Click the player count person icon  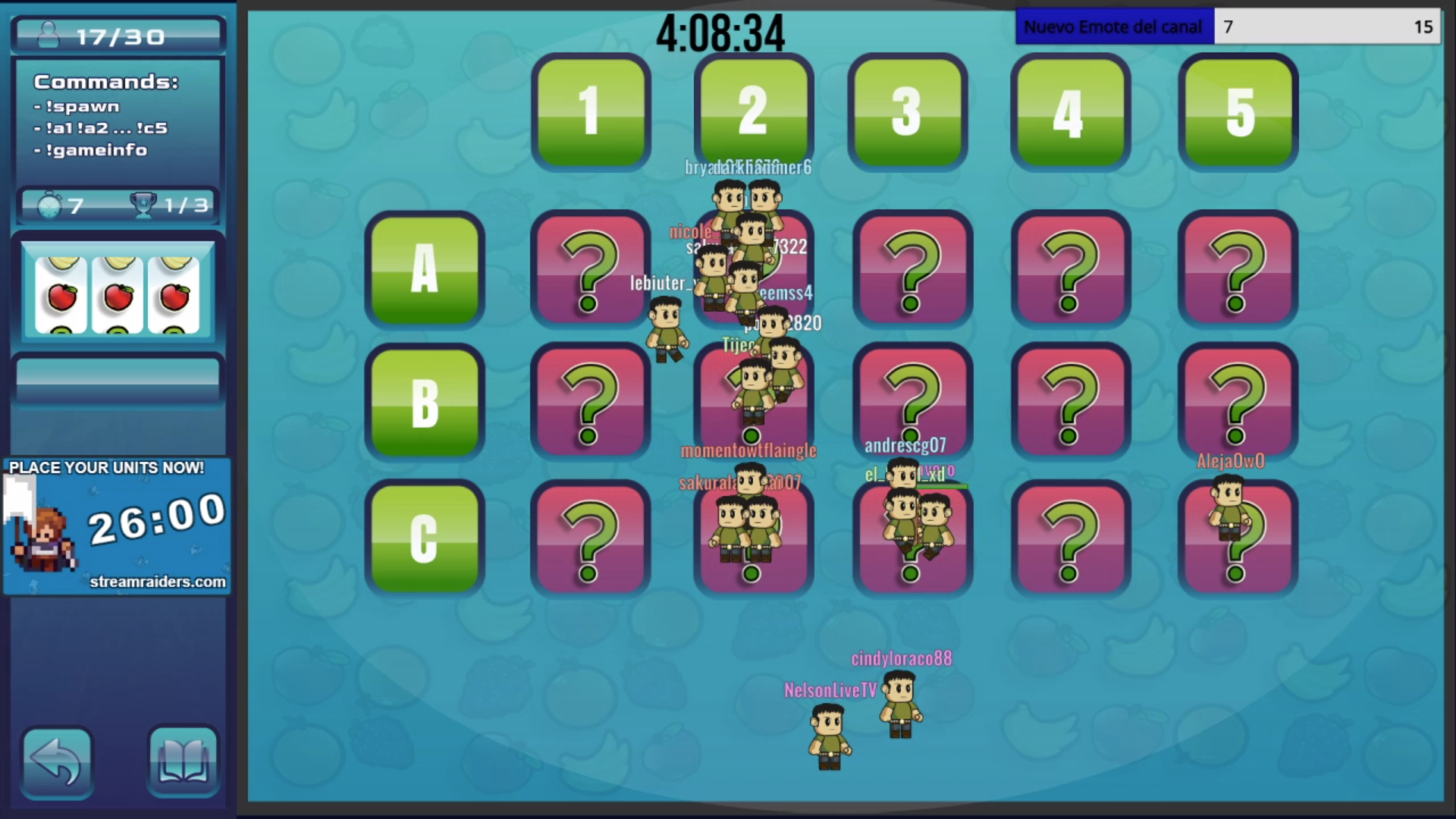[x=47, y=33]
